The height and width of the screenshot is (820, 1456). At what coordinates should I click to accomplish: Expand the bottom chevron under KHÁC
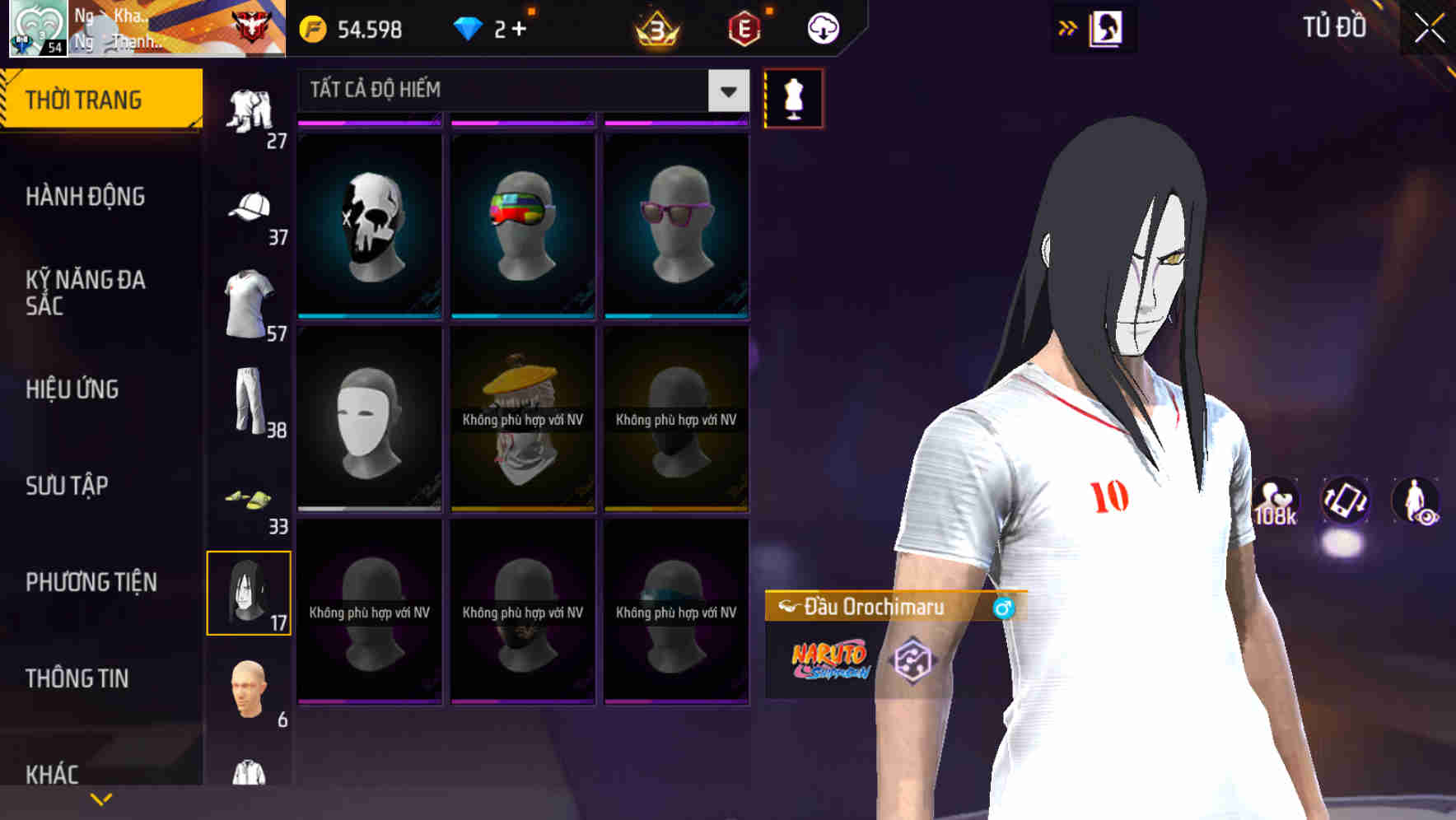coord(101,798)
